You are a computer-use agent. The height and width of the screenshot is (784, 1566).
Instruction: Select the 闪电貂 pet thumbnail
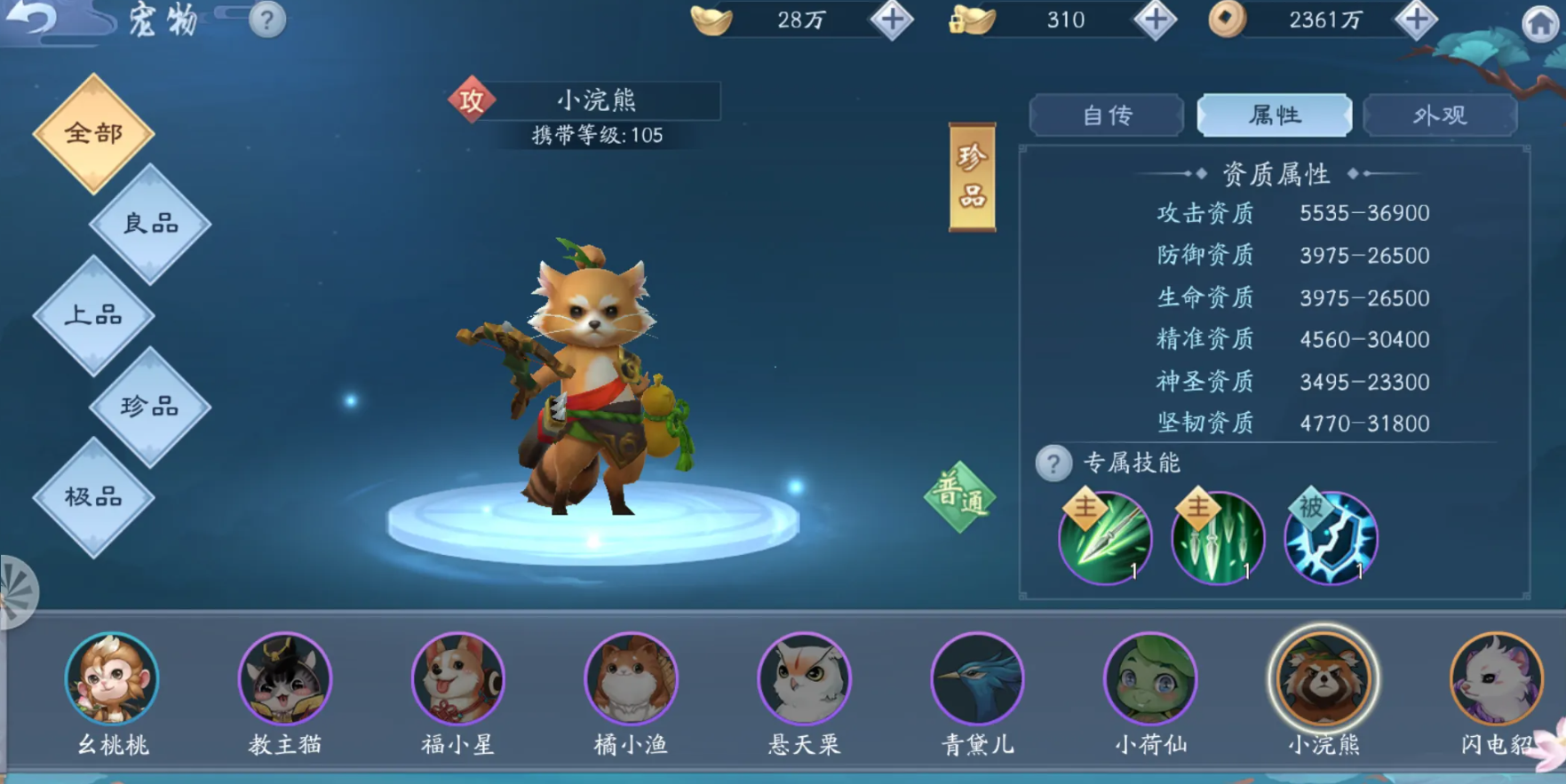point(1497,679)
